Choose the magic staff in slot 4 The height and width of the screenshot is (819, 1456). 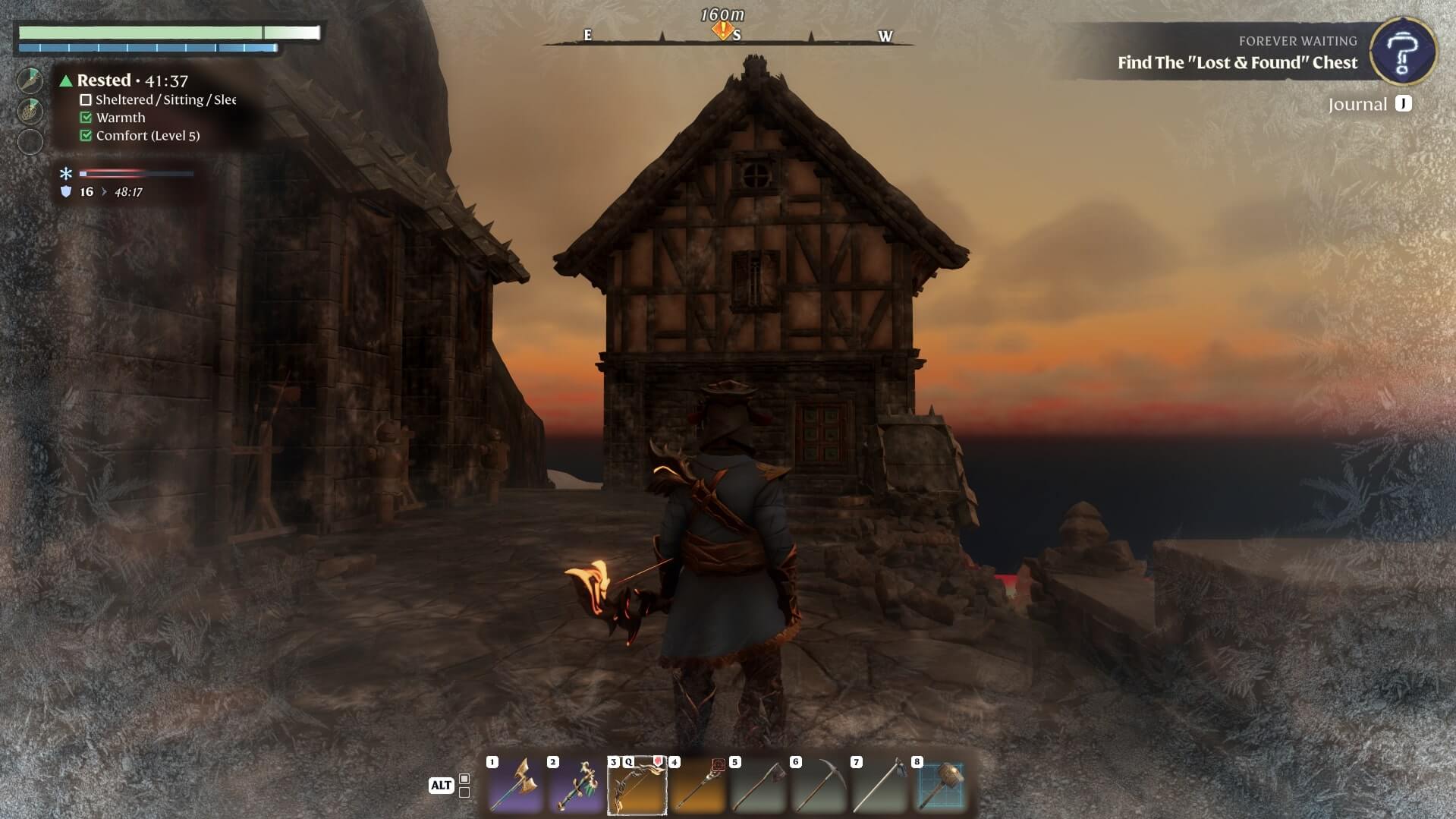pos(697,785)
